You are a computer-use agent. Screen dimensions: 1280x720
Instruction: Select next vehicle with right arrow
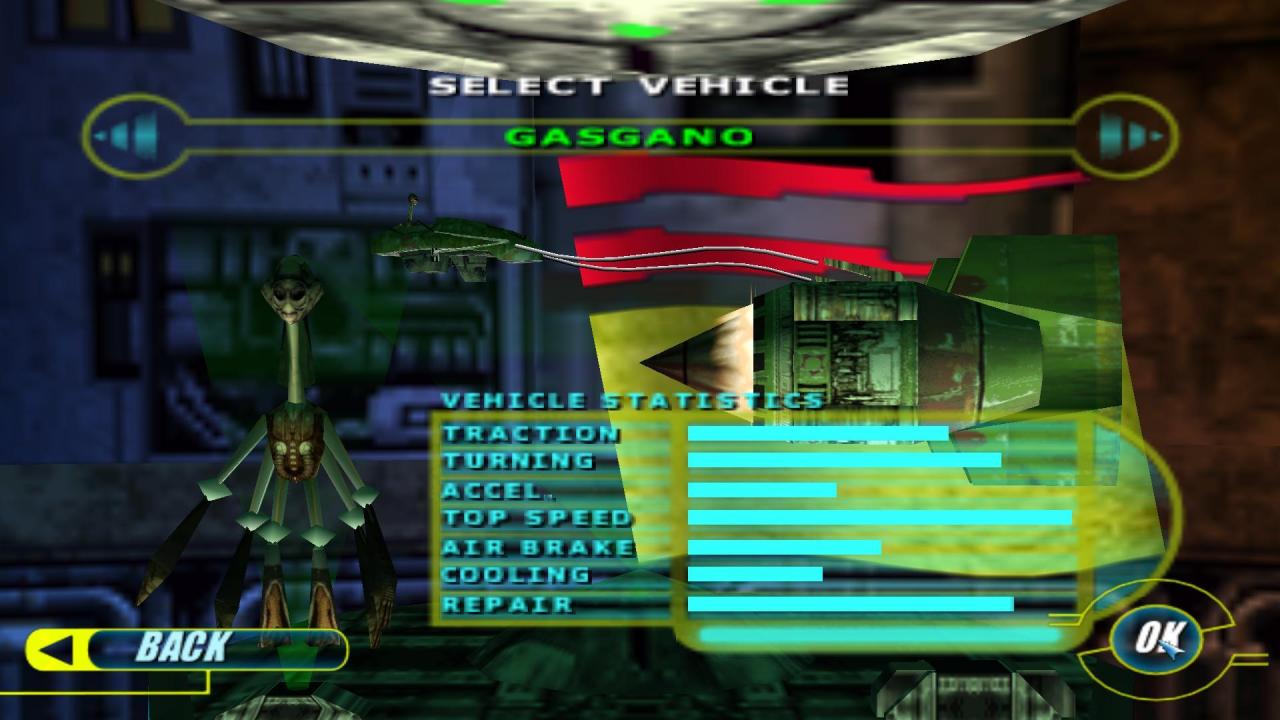(1126, 135)
